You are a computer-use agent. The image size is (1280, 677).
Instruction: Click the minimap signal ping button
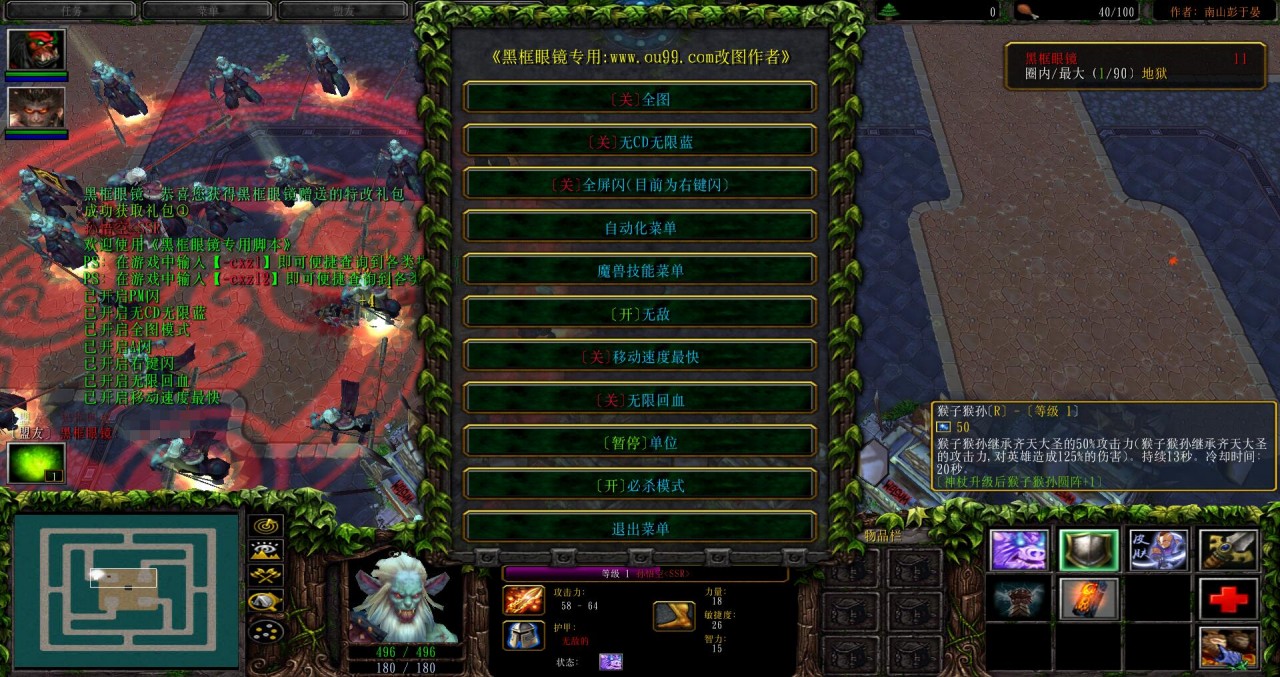266,525
